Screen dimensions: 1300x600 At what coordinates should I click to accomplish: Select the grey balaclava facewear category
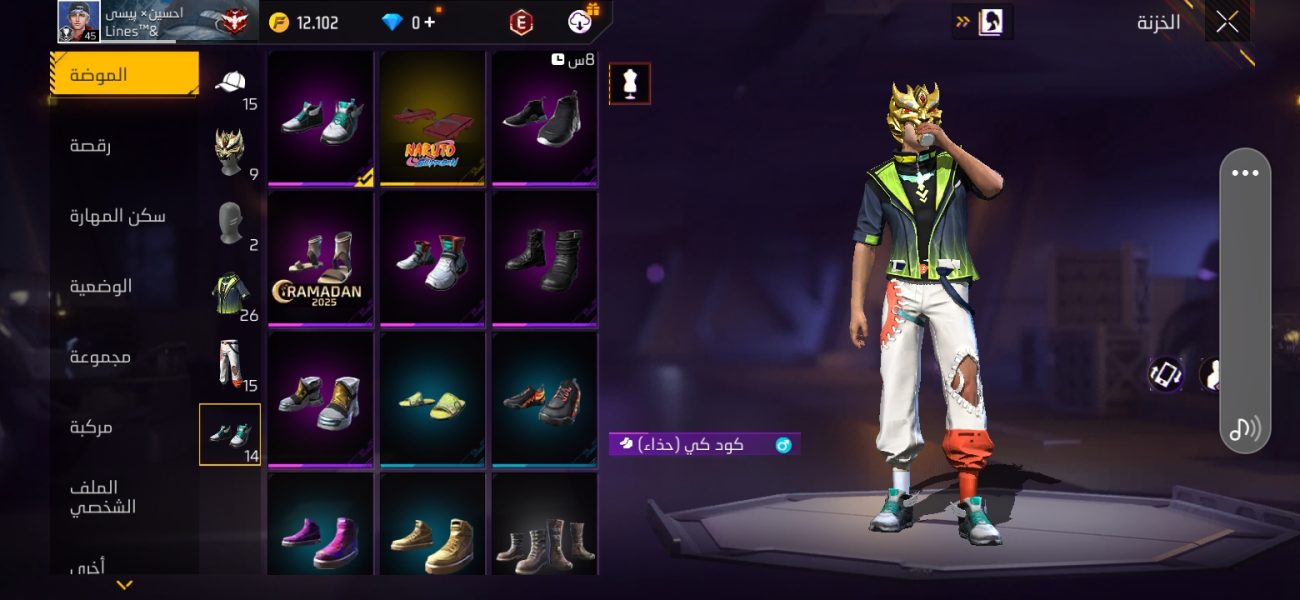coord(230,222)
